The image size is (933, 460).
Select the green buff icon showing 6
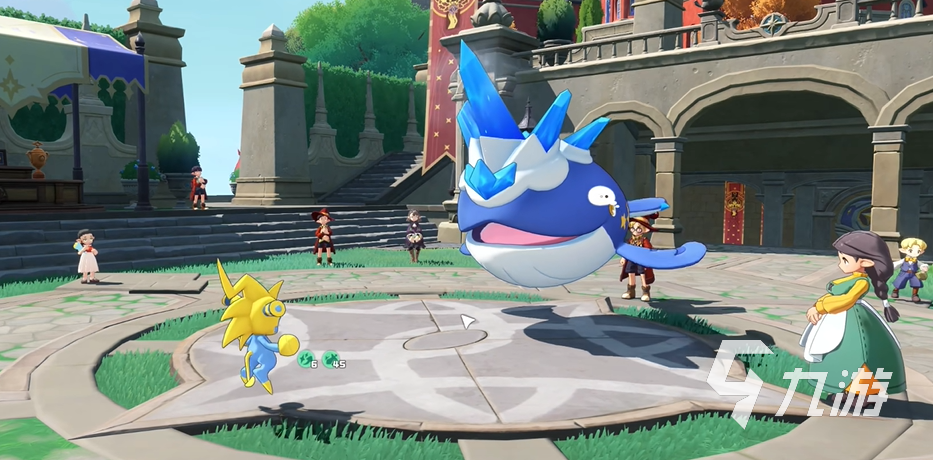[305, 358]
